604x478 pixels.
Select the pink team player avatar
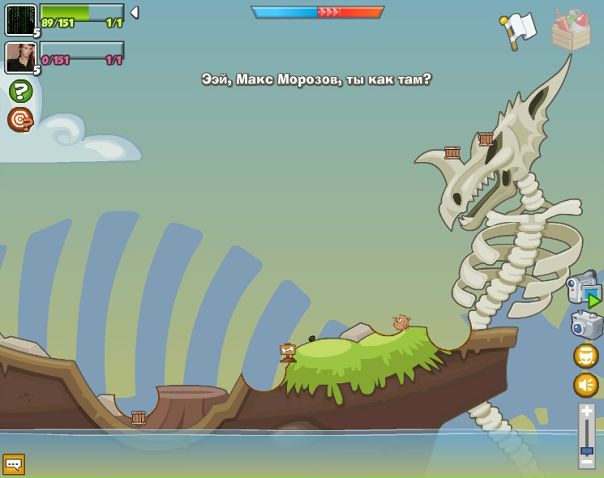click(x=20, y=57)
